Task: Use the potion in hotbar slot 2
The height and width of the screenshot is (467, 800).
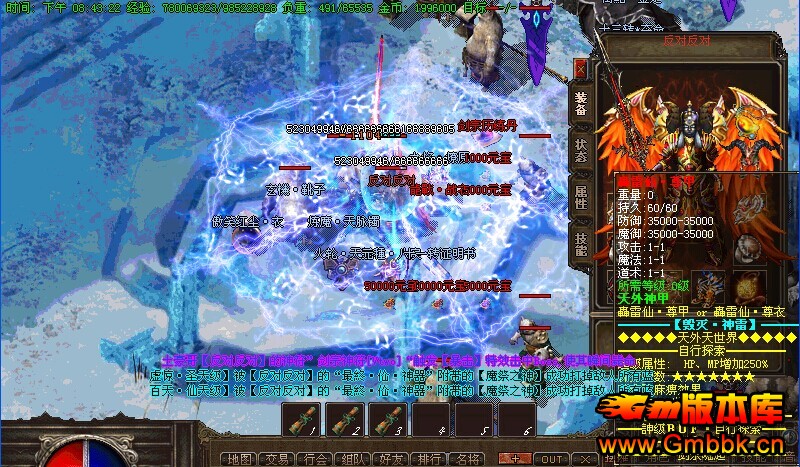Action: (x=343, y=421)
